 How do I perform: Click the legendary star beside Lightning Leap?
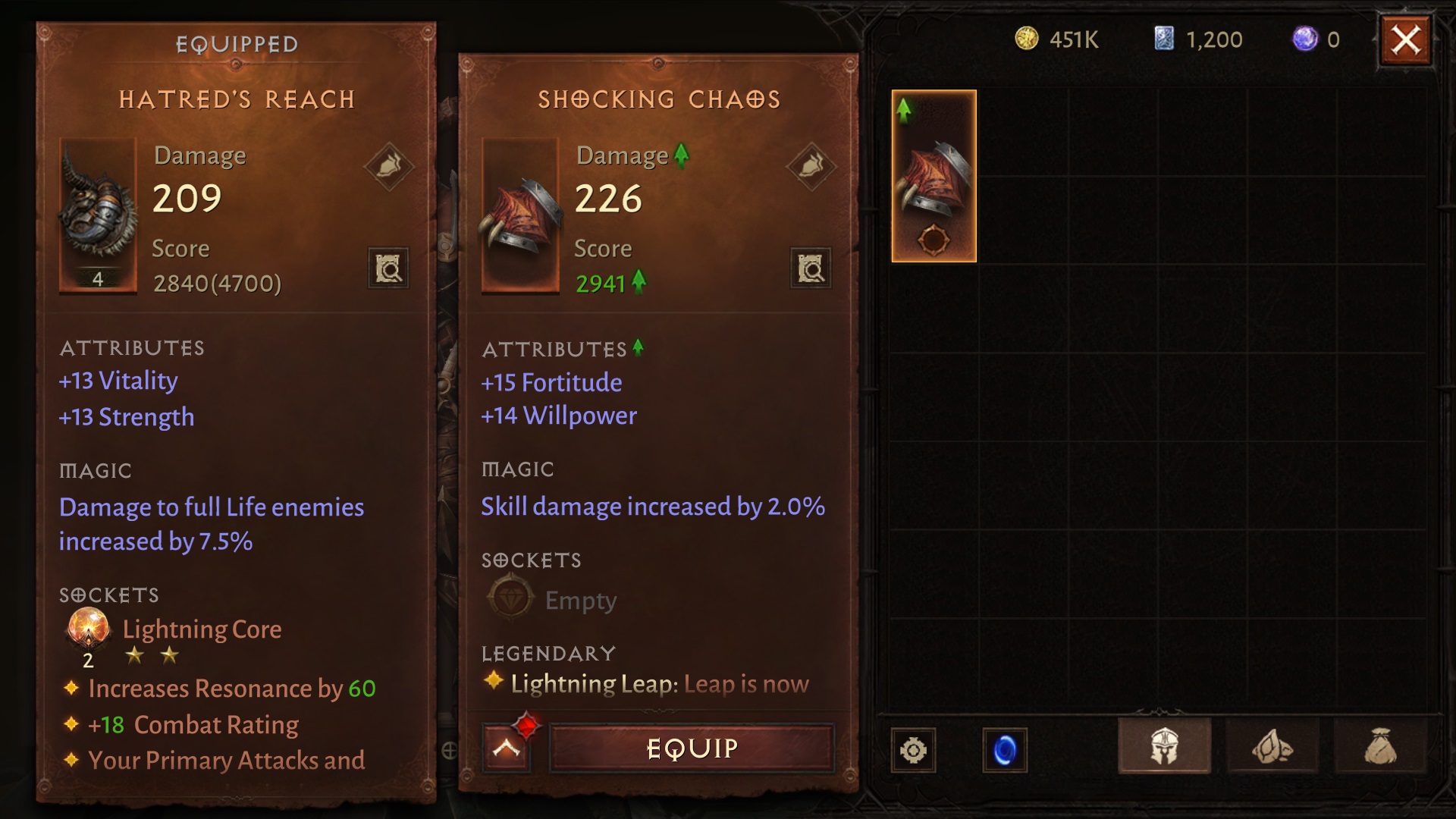coord(494,682)
